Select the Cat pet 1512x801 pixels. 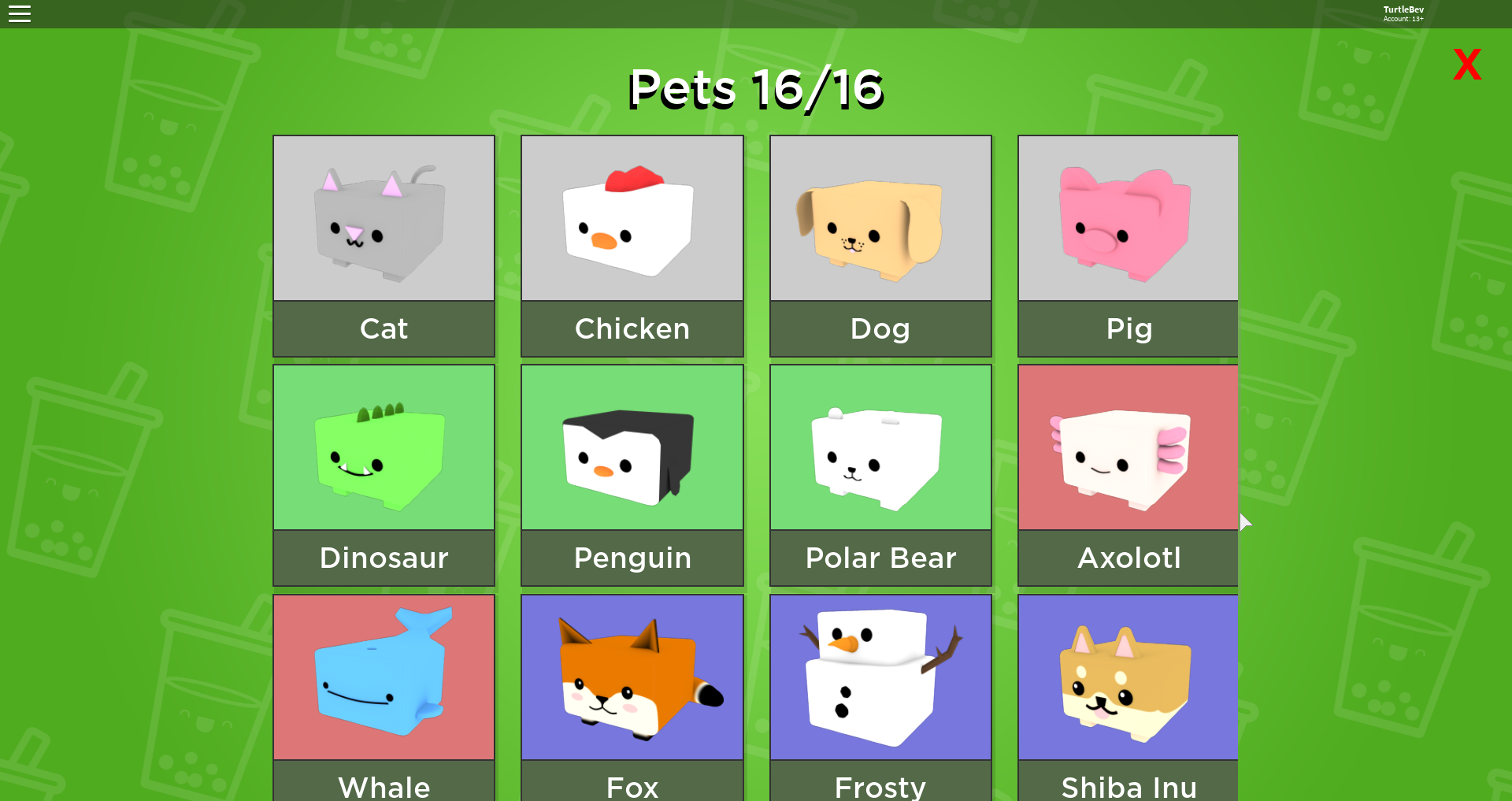384,218
